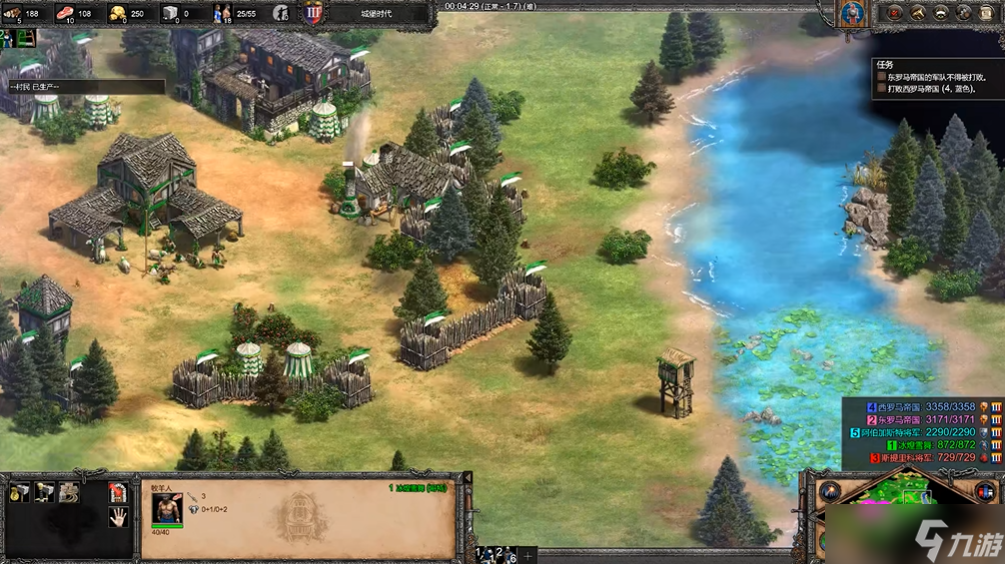Viewport: 1005px width, 564px height.
Task: Open the tech tree button
Action: pos(917,13)
